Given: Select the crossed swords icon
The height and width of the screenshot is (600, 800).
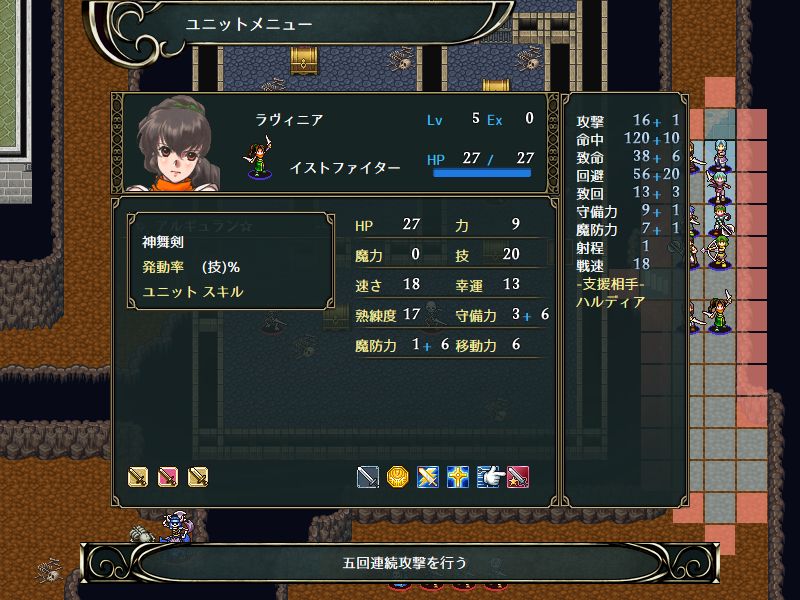Looking at the screenshot, I should pos(428,477).
